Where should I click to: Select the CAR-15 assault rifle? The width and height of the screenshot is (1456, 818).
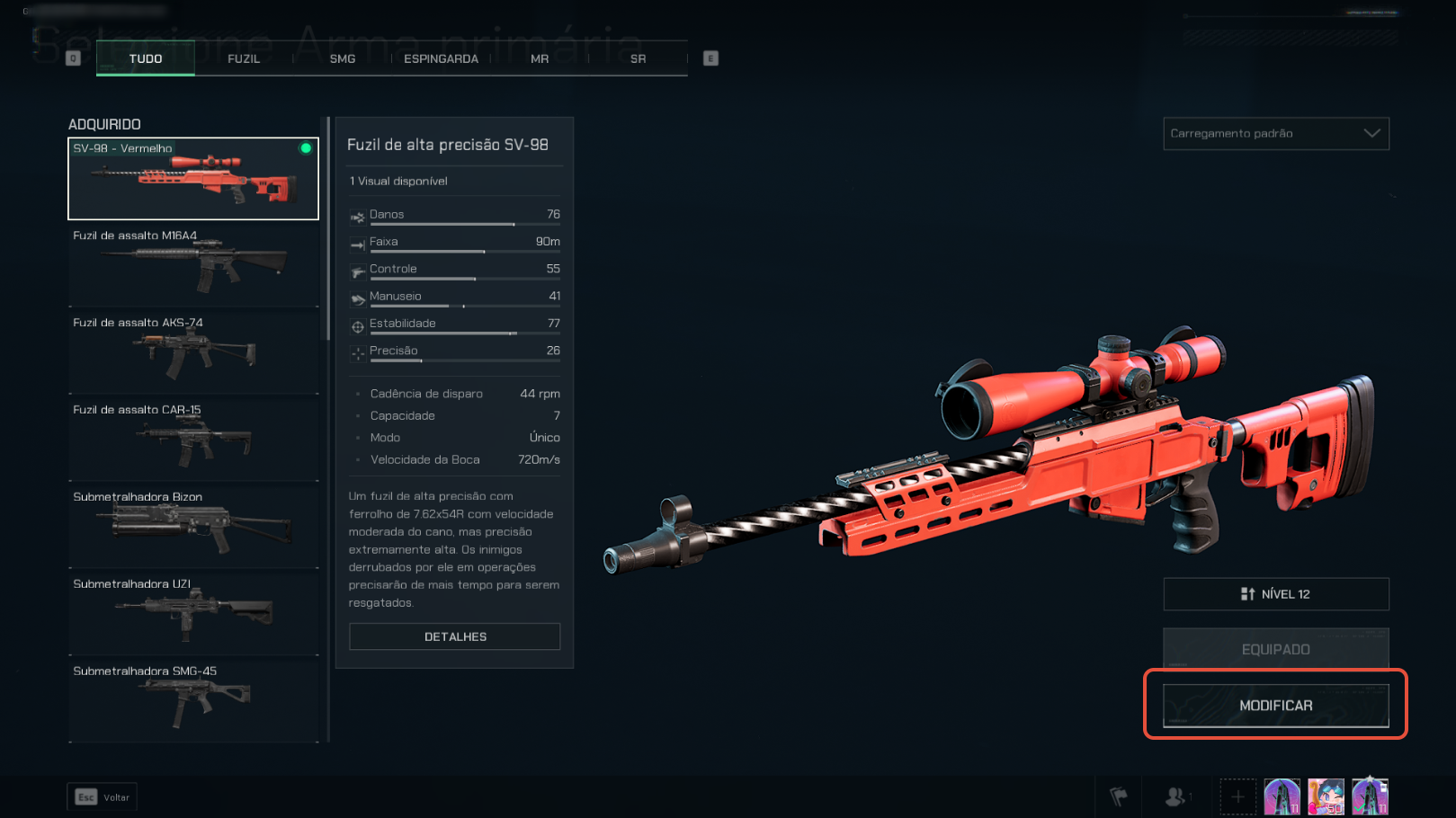[193, 440]
